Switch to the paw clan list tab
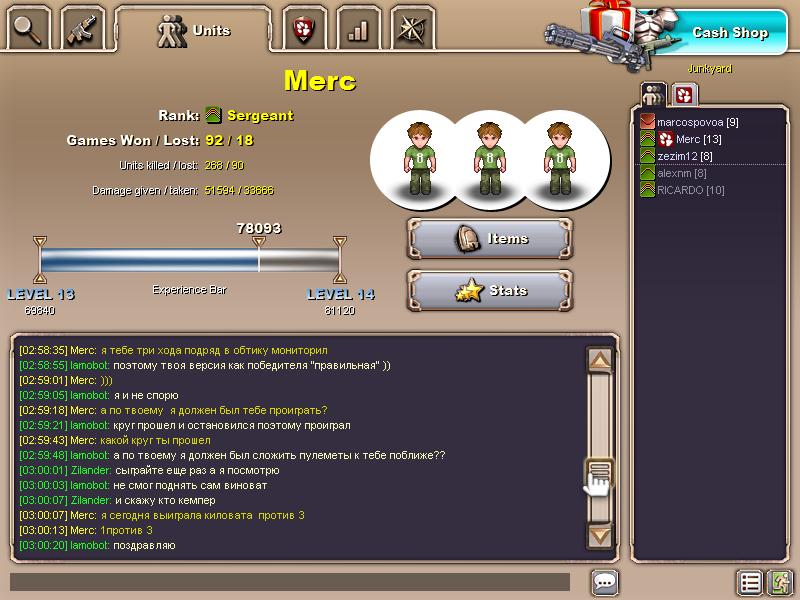 pos(684,94)
